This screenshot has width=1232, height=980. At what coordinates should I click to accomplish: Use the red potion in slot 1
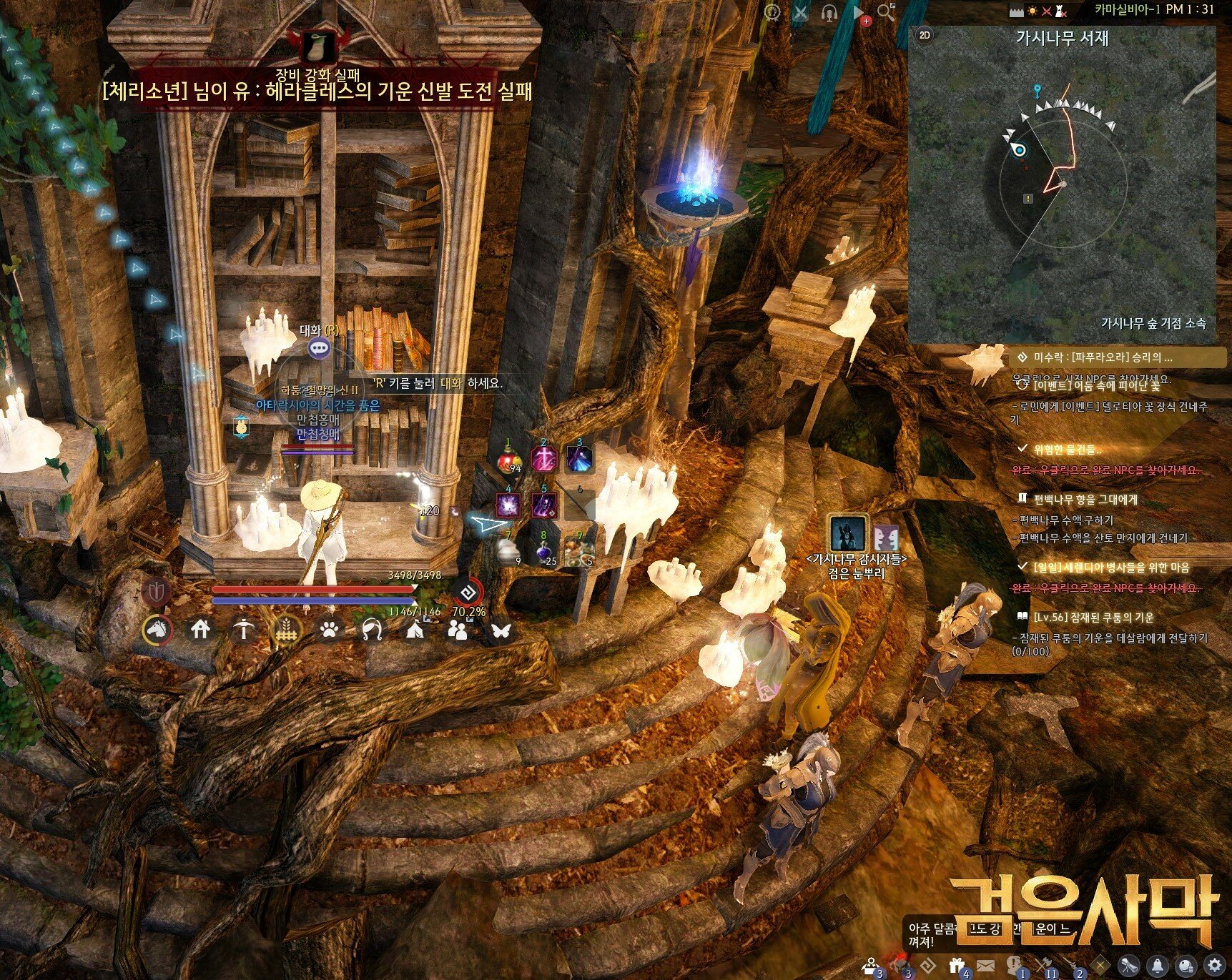coord(508,460)
